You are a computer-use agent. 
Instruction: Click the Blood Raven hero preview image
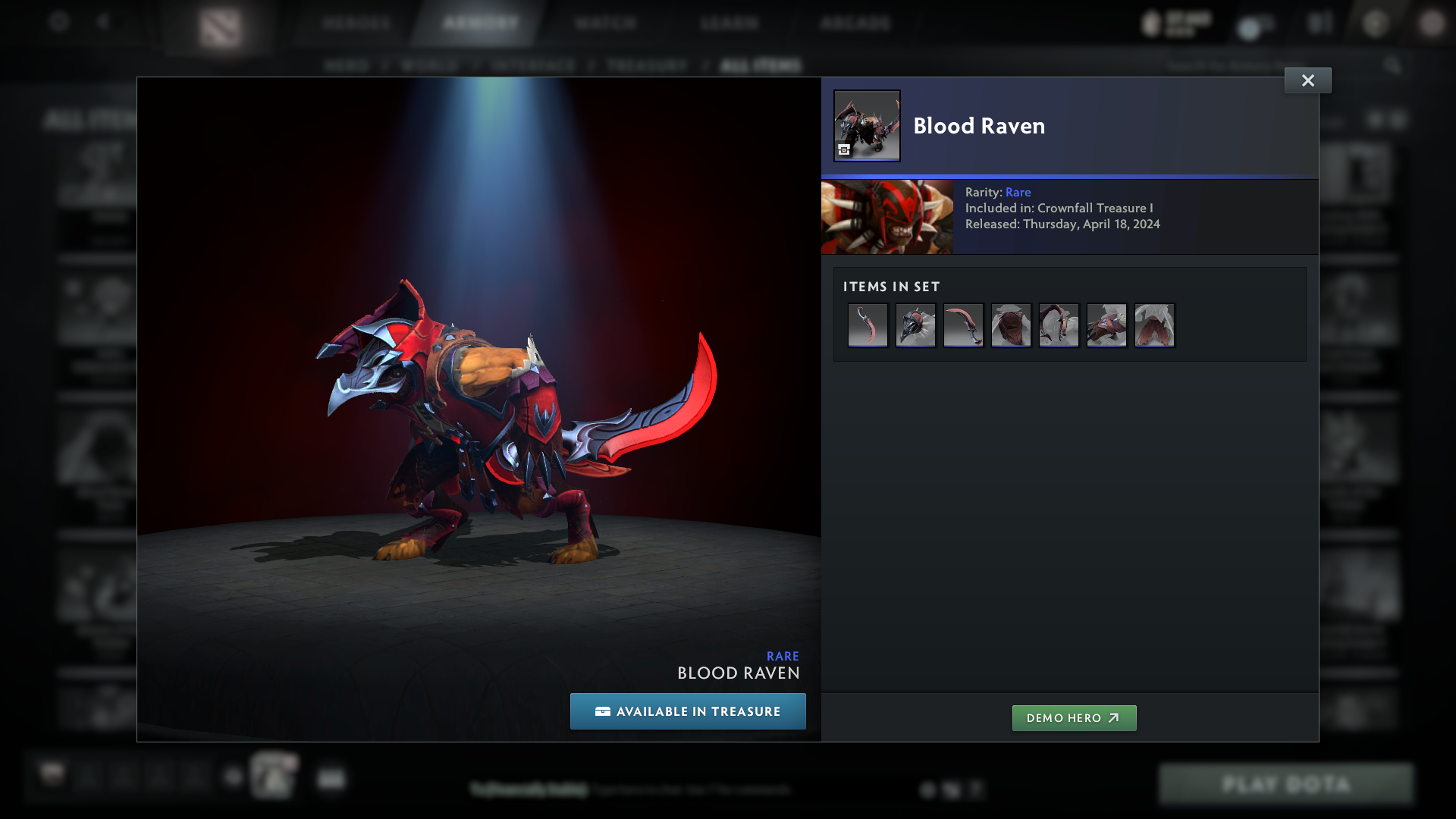point(886,217)
